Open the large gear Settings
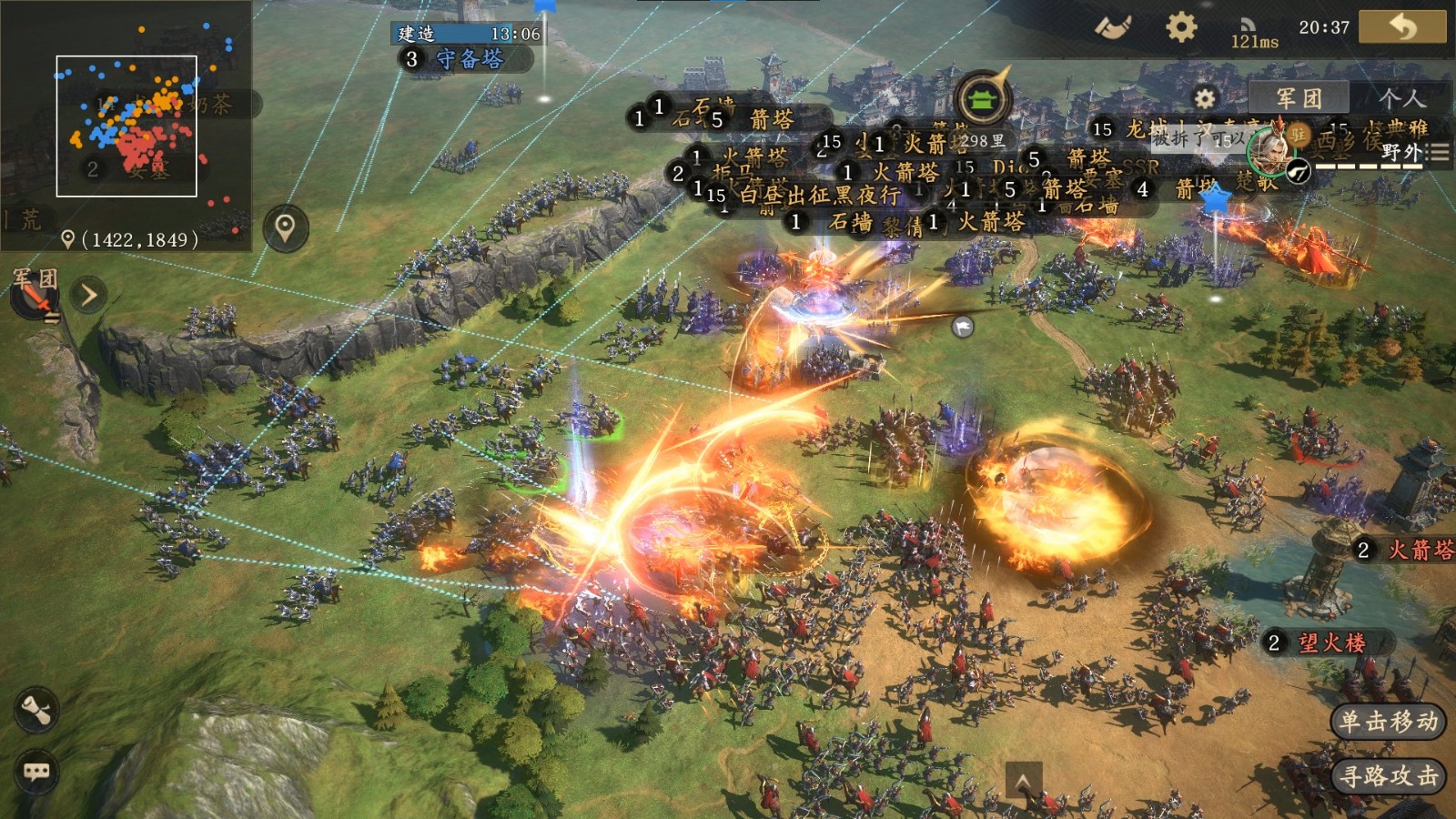The height and width of the screenshot is (819, 1456). [x=1181, y=27]
